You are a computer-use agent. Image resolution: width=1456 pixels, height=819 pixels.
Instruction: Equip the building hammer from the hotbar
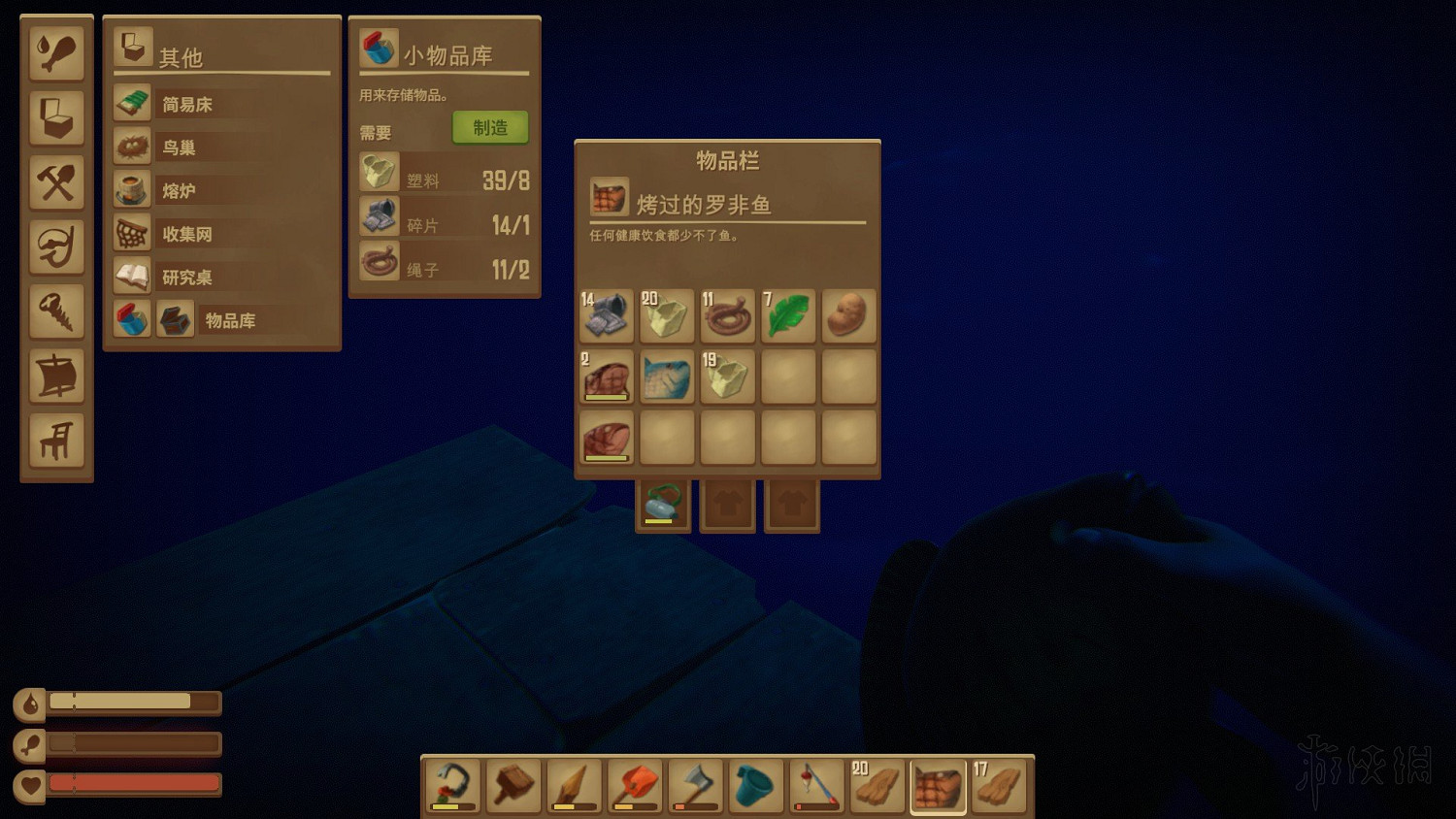pos(513,786)
